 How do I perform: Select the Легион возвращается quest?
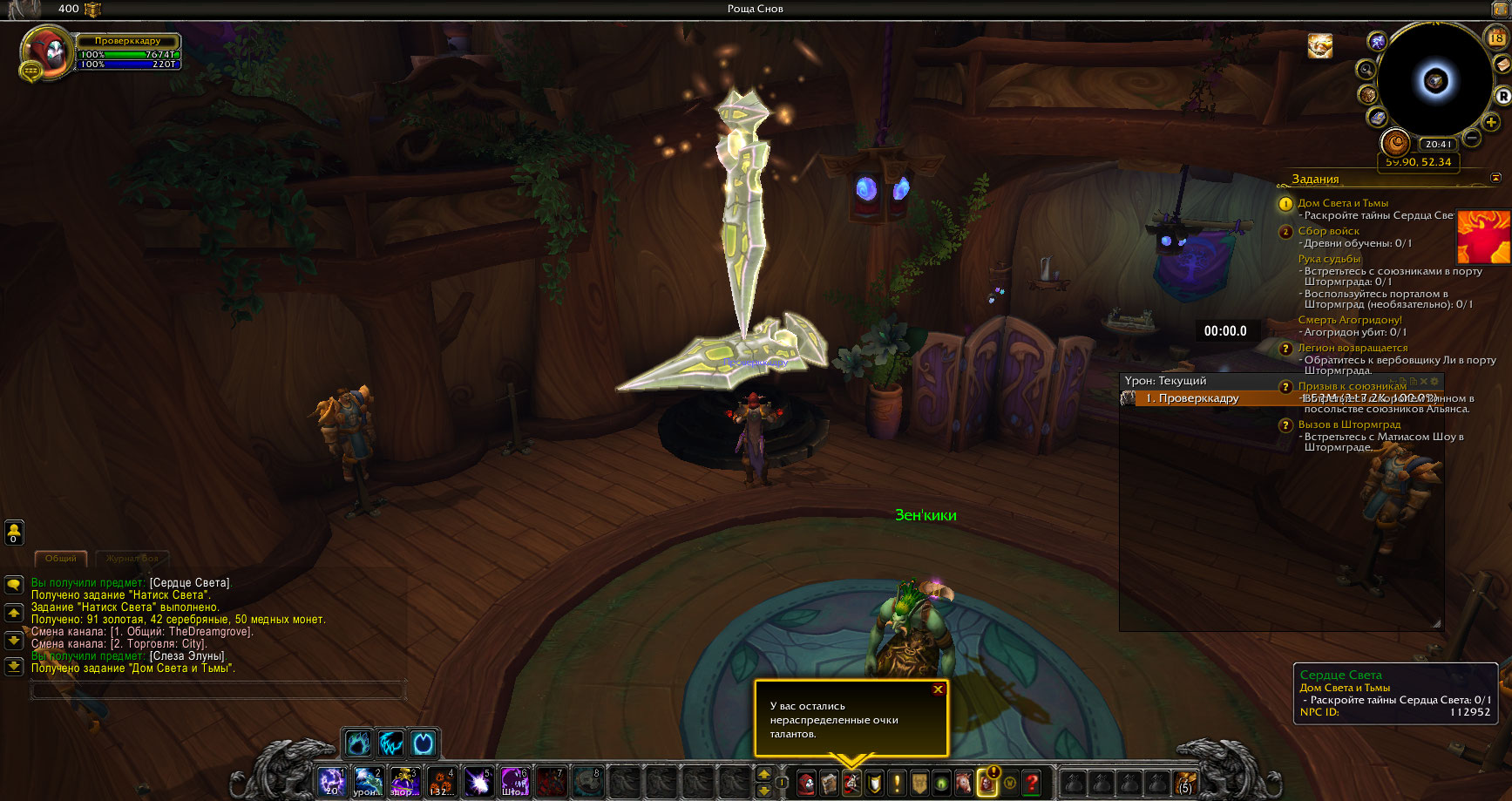click(x=1353, y=348)
